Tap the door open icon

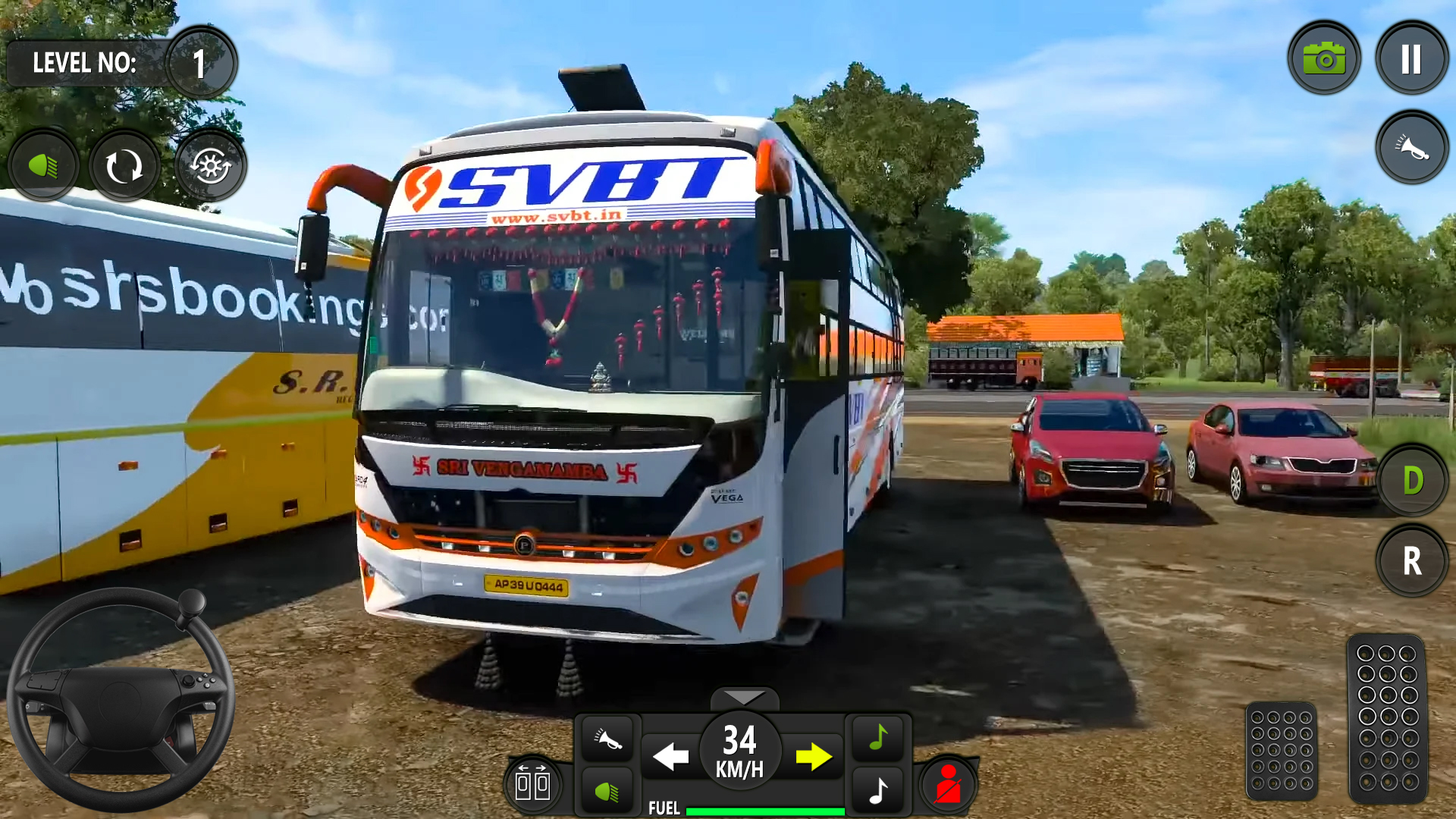pyautogui.click(x=535, y=785)
